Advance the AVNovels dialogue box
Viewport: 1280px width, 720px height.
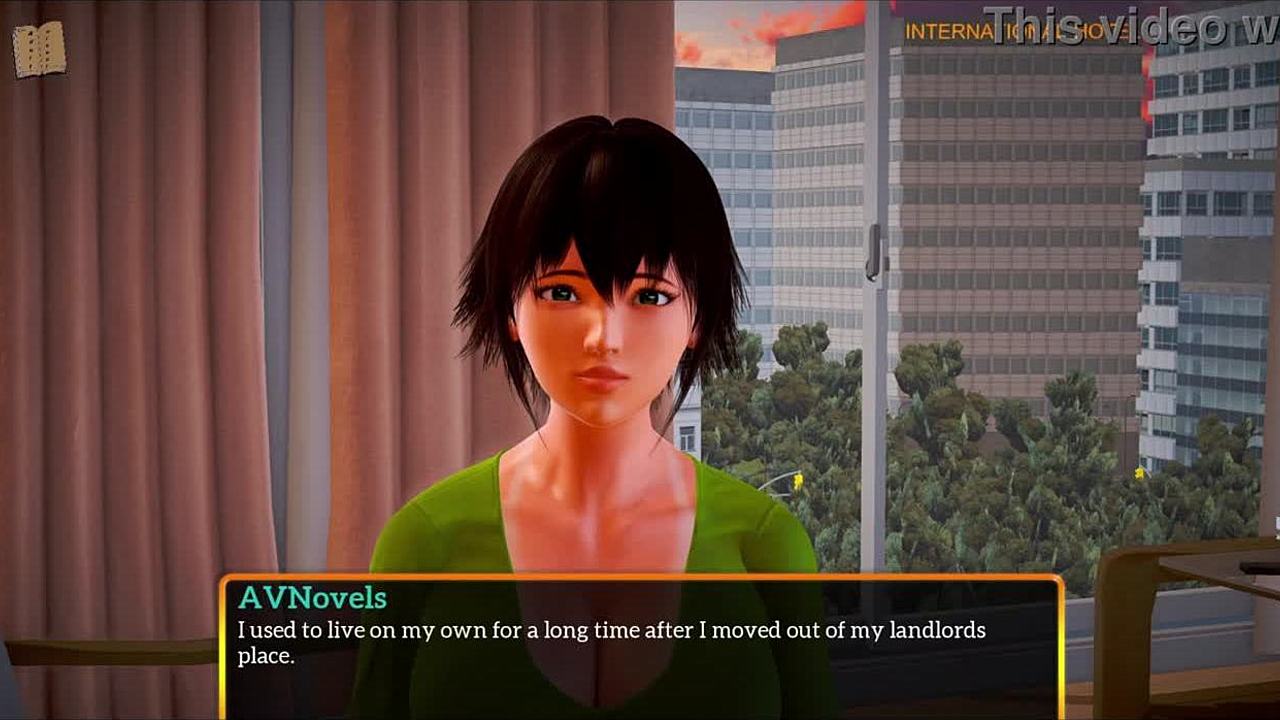(x=640, y=646)
